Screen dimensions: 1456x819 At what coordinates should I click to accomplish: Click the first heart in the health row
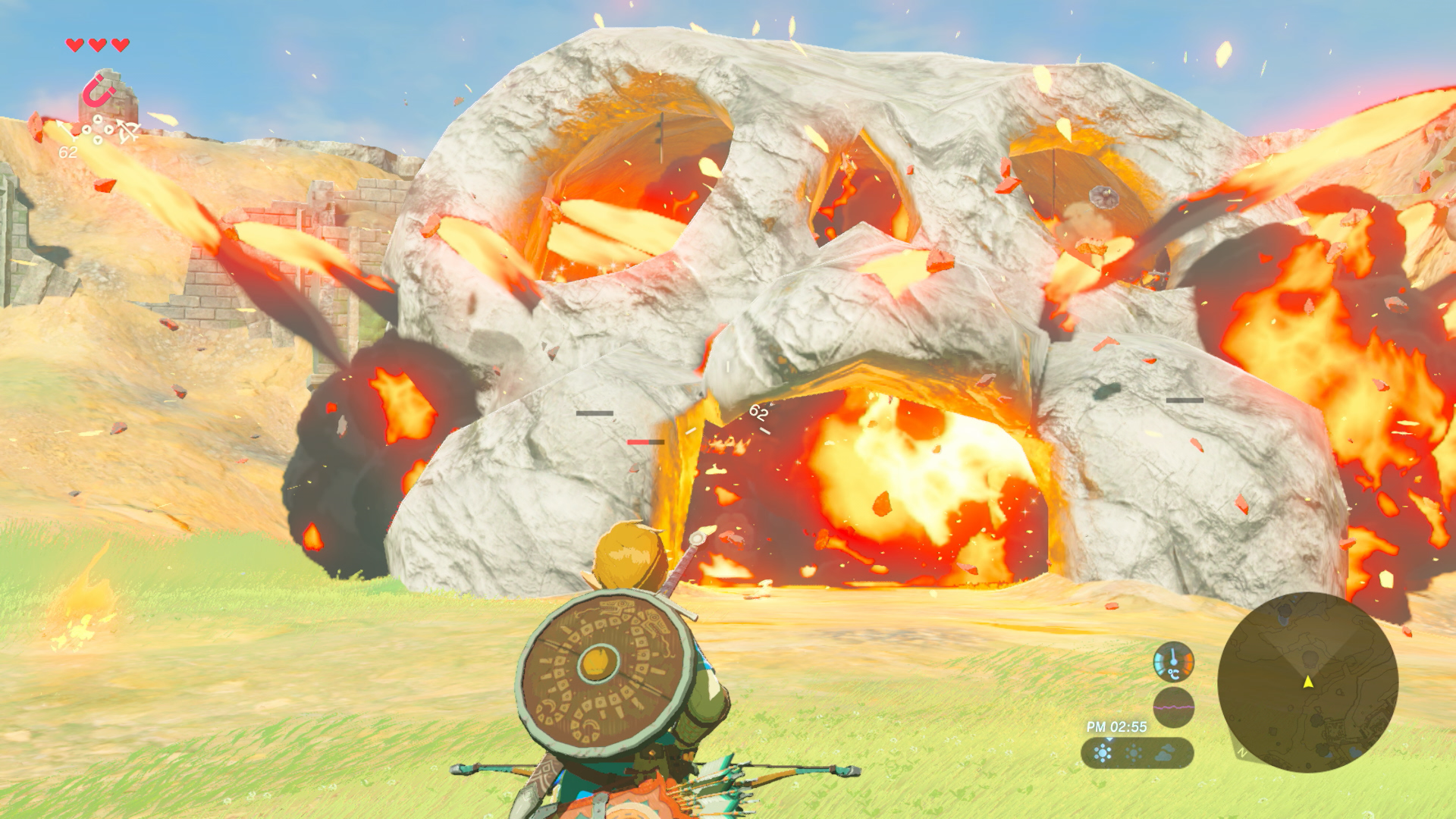74,44
